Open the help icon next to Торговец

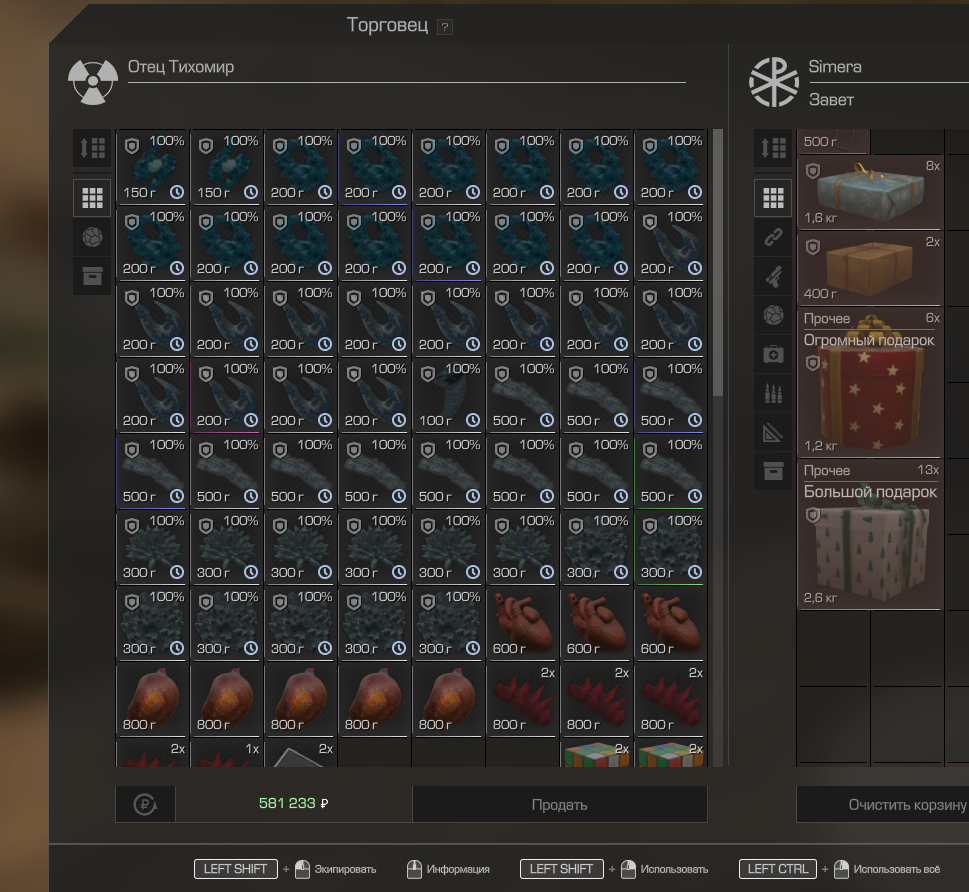click(445, 27)
